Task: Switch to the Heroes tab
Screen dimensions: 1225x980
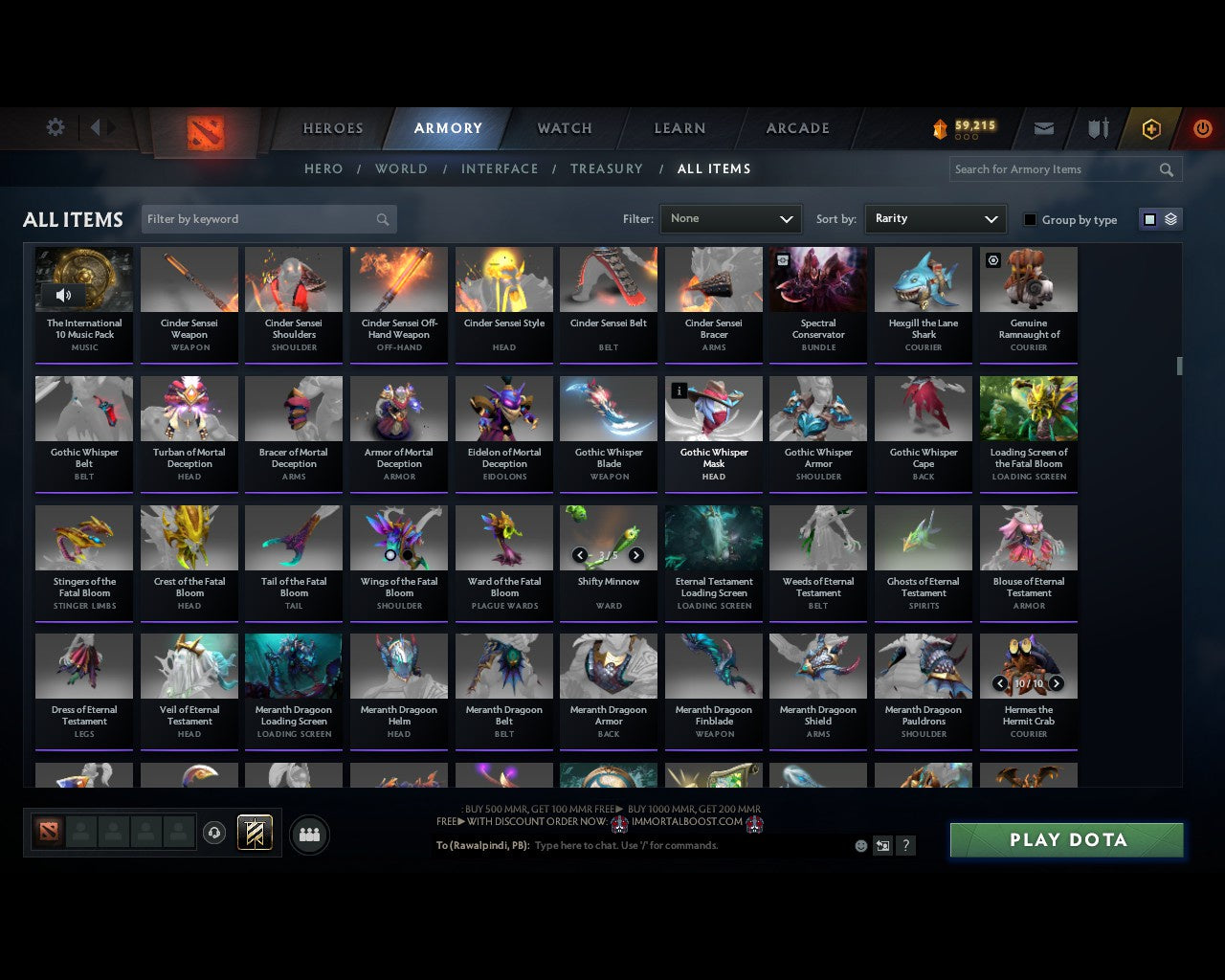Action: pos(332,128)
